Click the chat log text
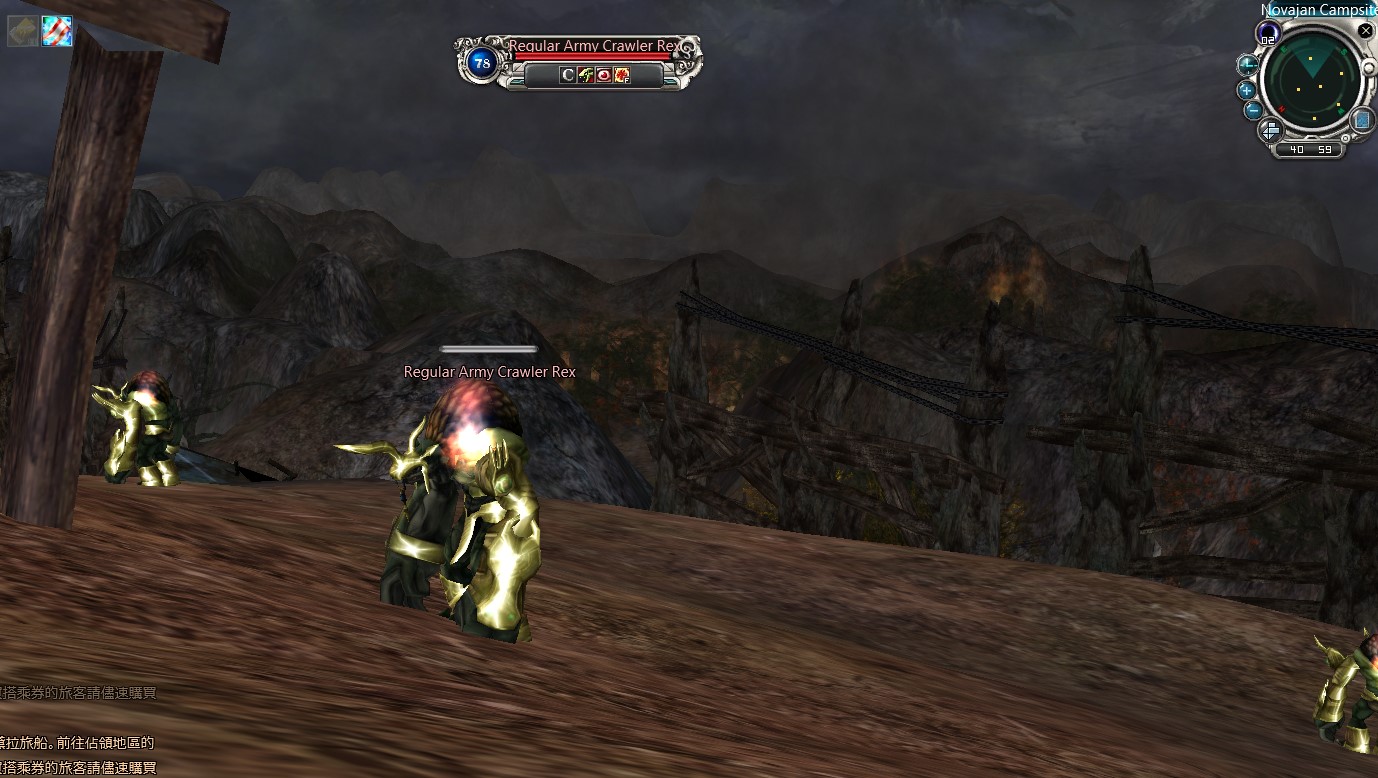The image size is (1378, 778). 78,742
